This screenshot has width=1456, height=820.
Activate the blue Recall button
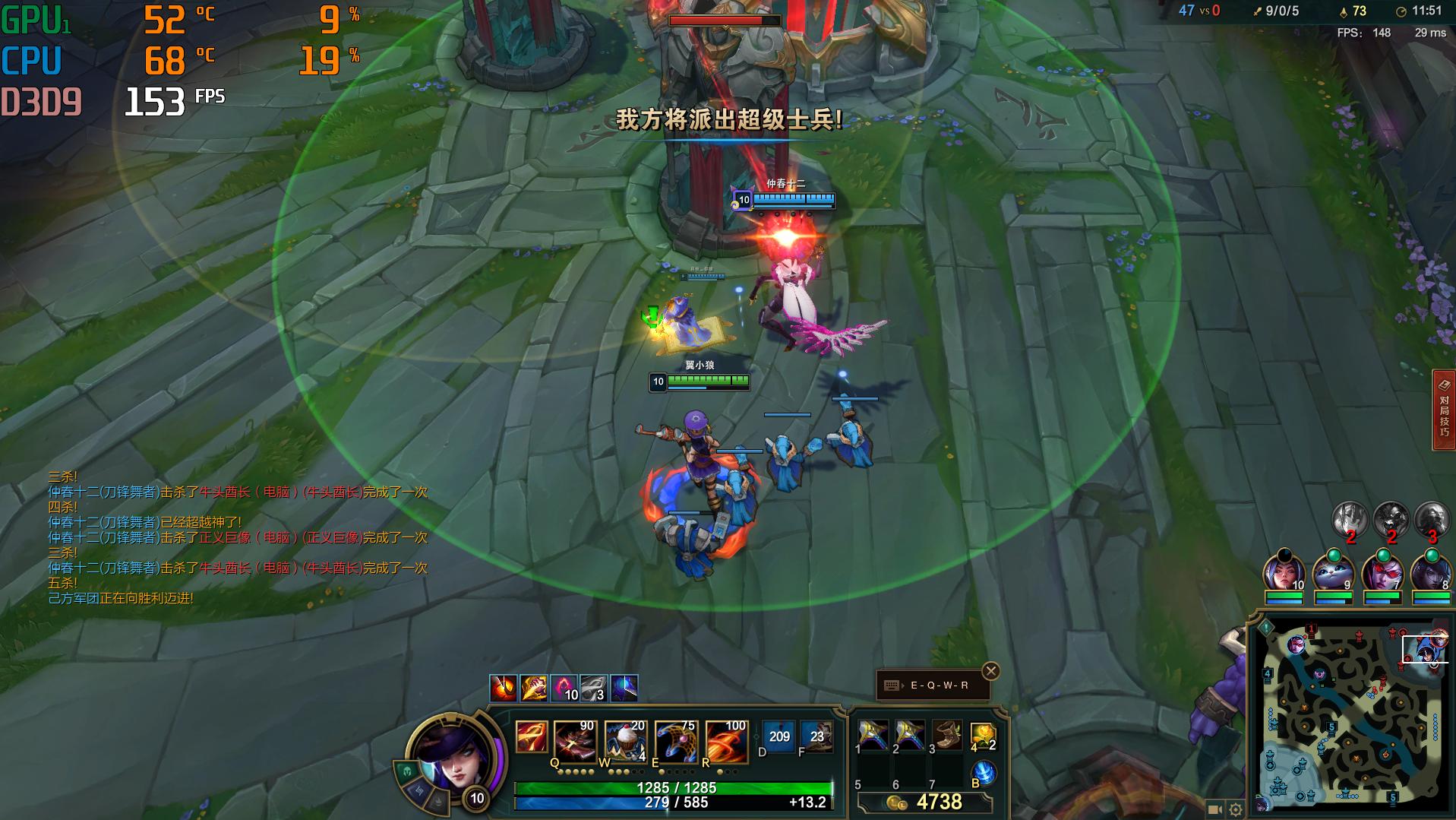[x=984, y=773]
